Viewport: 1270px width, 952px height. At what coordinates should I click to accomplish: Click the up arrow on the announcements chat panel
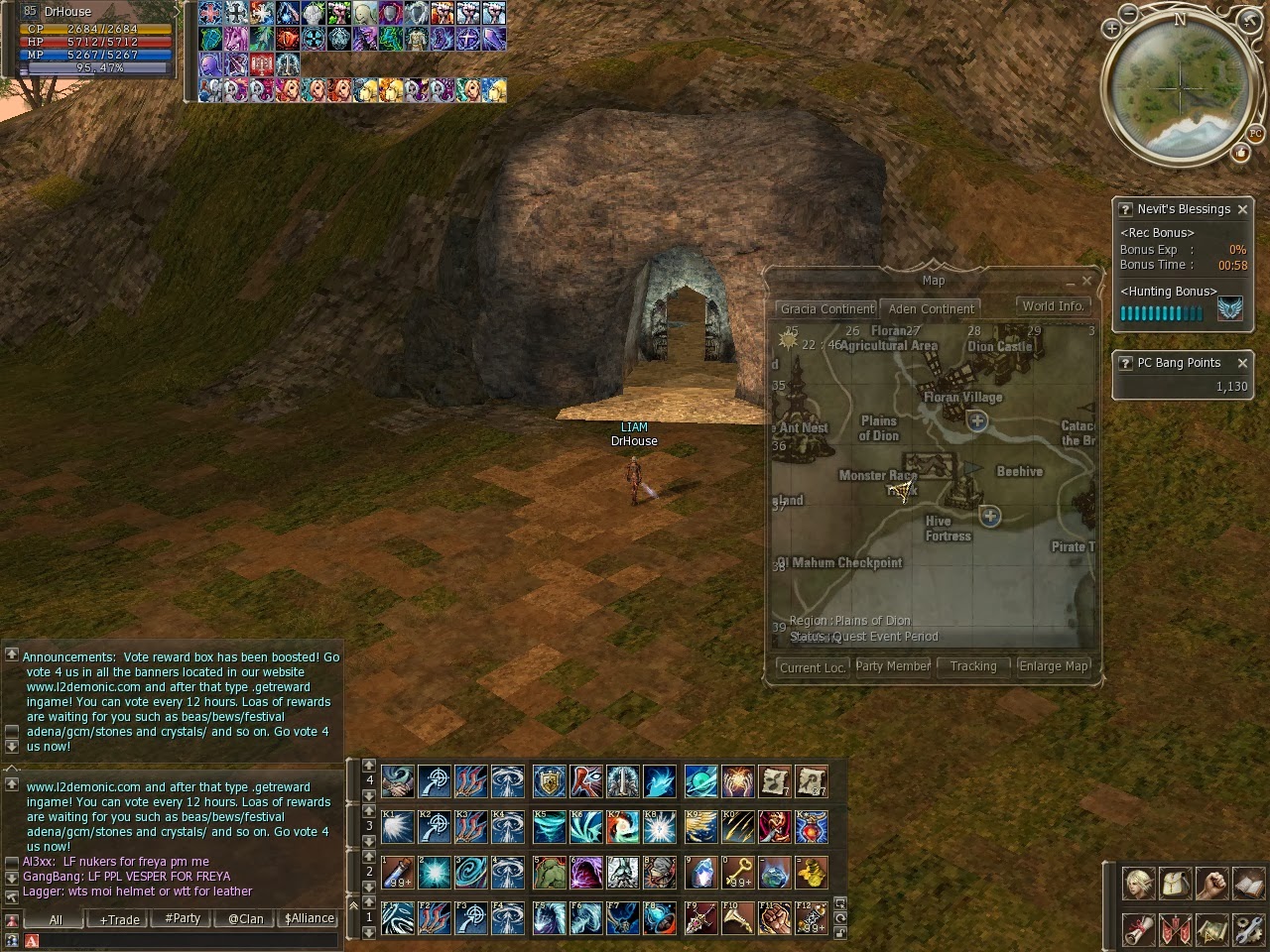12,654
